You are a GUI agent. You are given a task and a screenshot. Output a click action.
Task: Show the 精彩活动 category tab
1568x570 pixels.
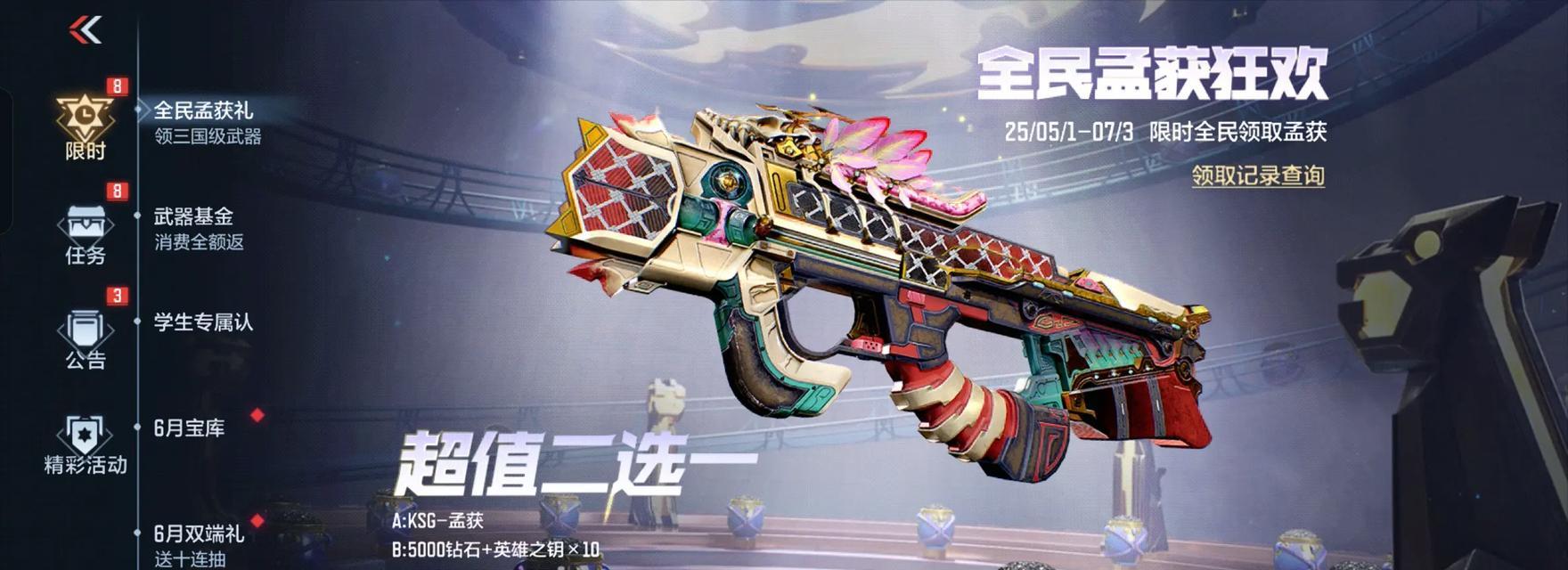[86, 444]
